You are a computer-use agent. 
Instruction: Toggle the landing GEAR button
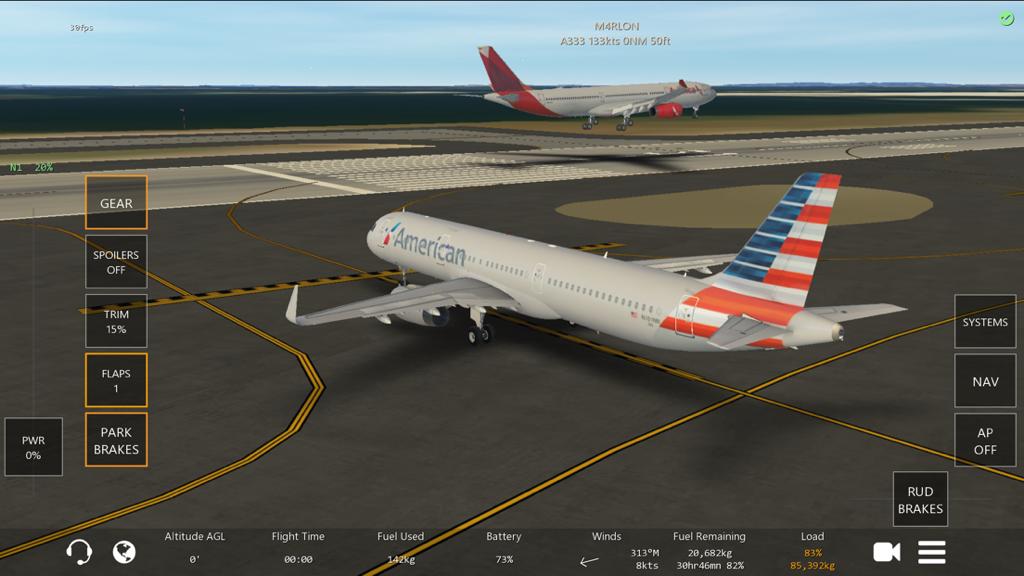pyautogui.click(x=116, y=203)
